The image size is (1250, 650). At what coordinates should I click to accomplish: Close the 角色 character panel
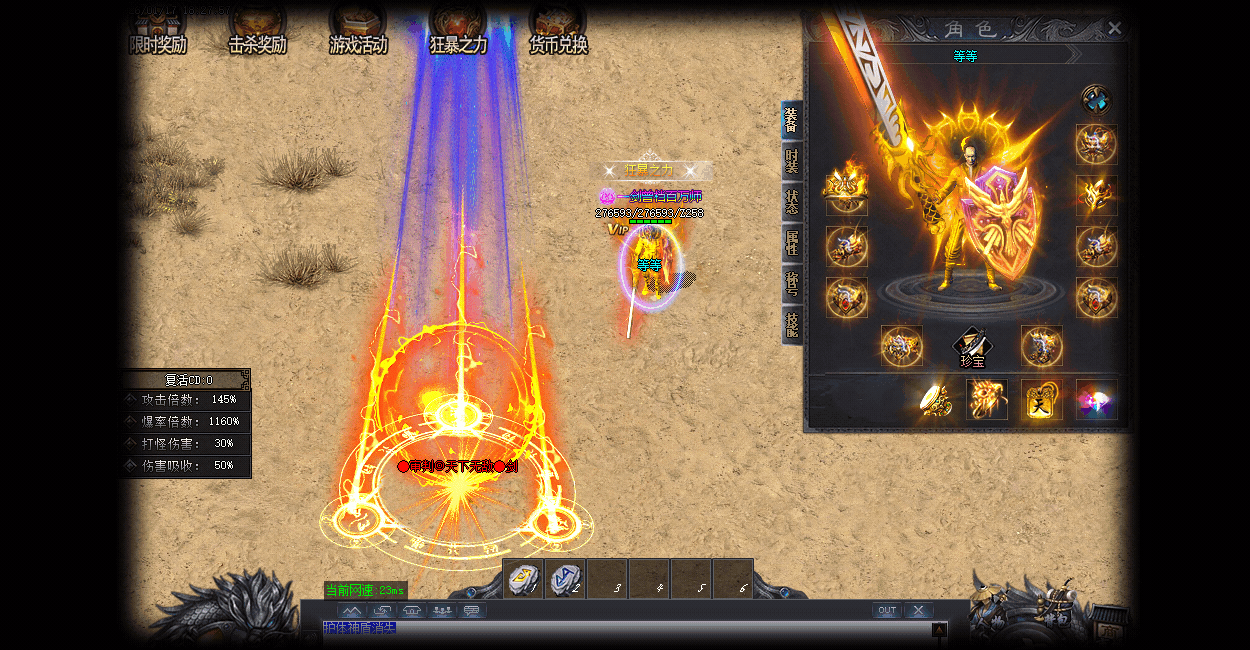pos(1115,28)
